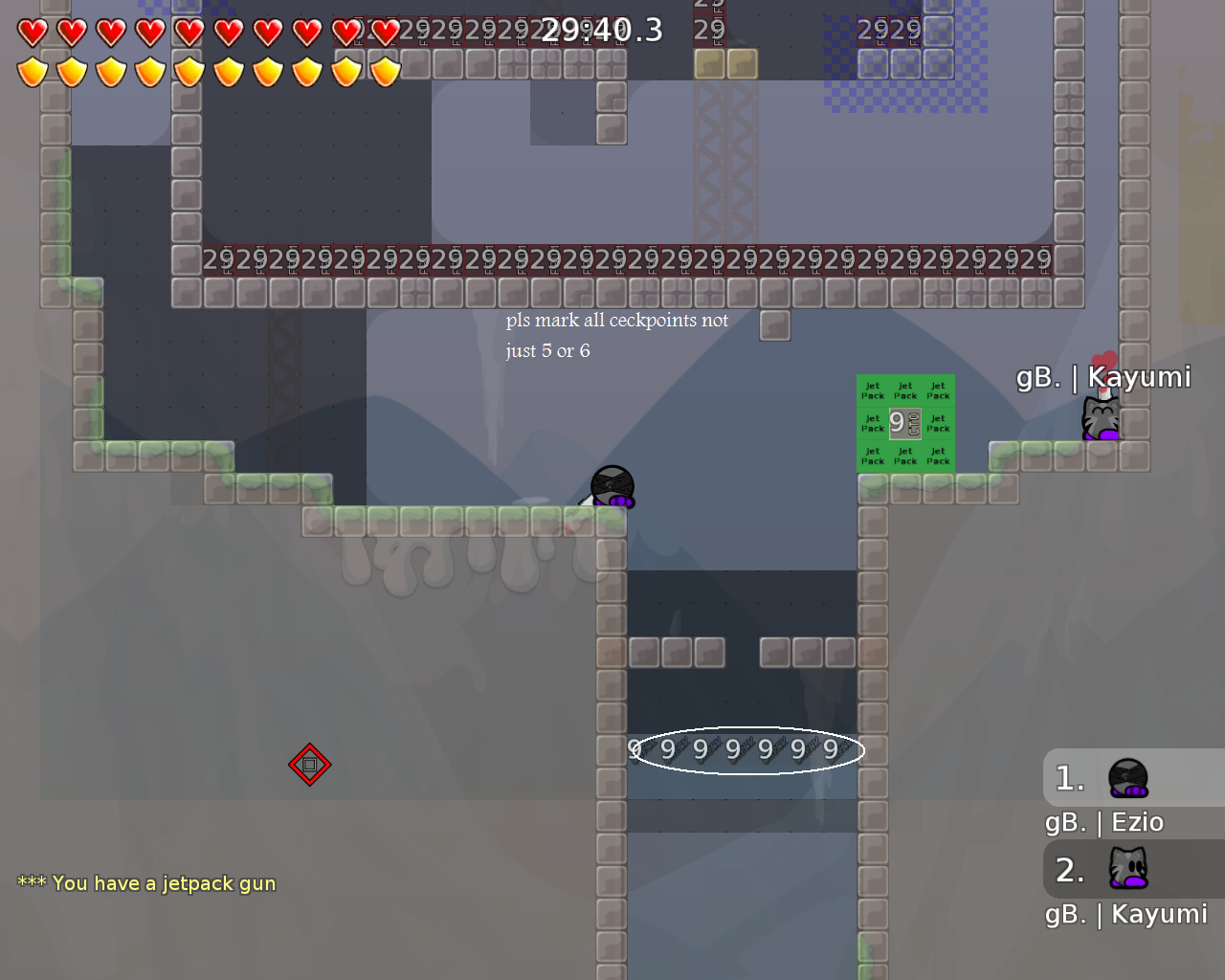
Task: Click the tee character standing mid-screen
Action: (x=612, y=484)
